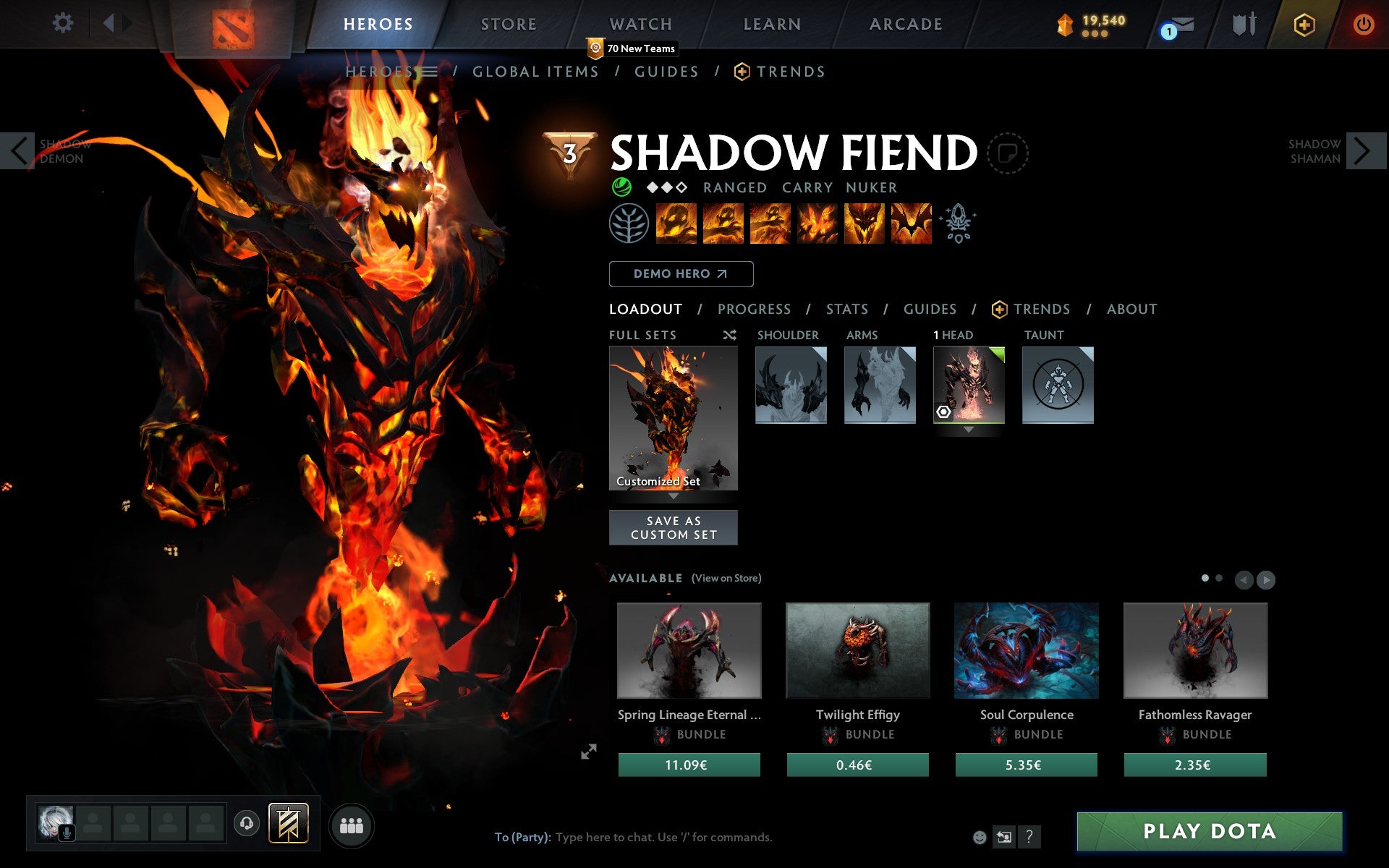
Task: Open the hamburger menu beside HEROES breadcrumb
Action: pyautogui.click(x=428, y=72)
